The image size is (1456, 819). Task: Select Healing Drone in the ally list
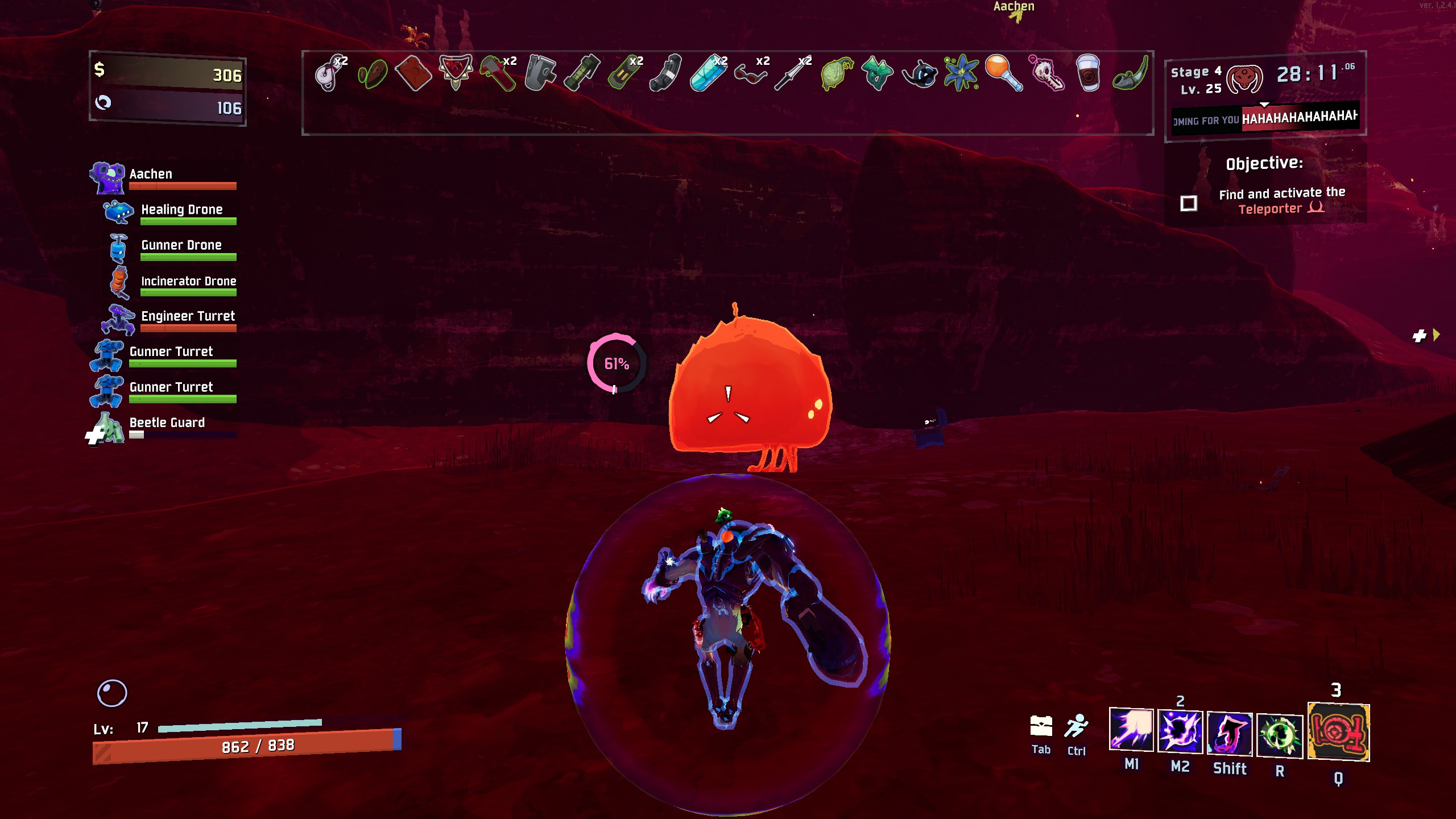tap(181, 210)
